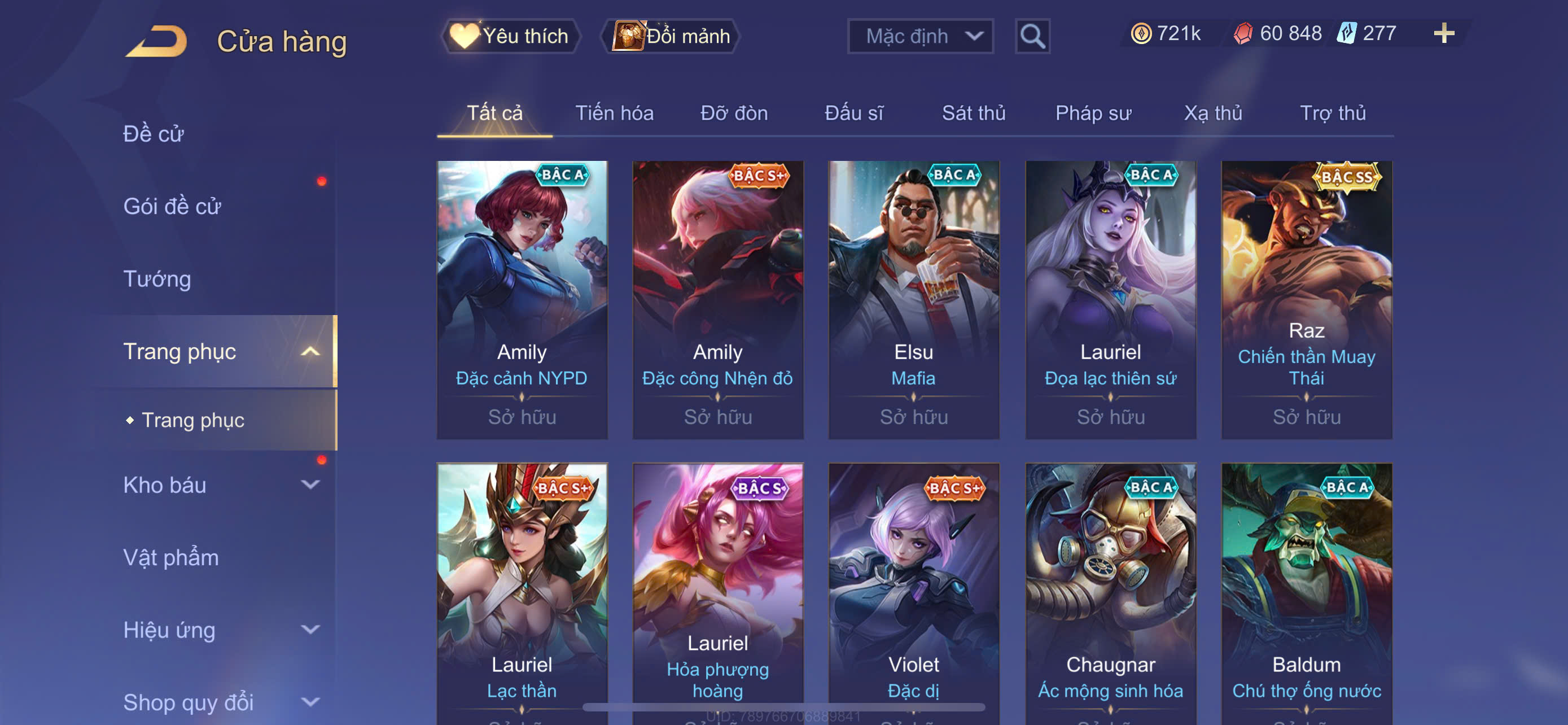Screen dimensions: 1568x725
Task: Select the Trợ thủ category tab
Action: tap(1333, 112)
